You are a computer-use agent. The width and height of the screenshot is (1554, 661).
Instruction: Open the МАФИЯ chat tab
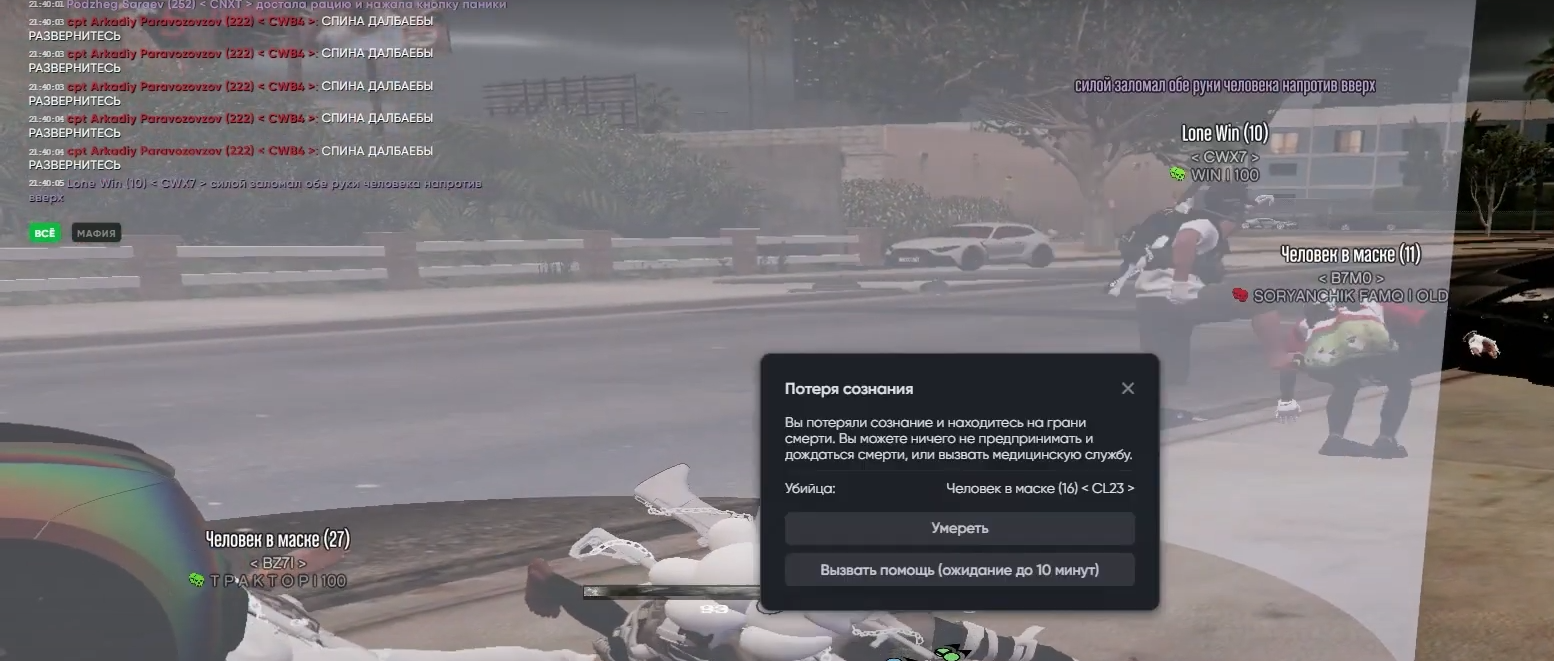pos(97,233)
